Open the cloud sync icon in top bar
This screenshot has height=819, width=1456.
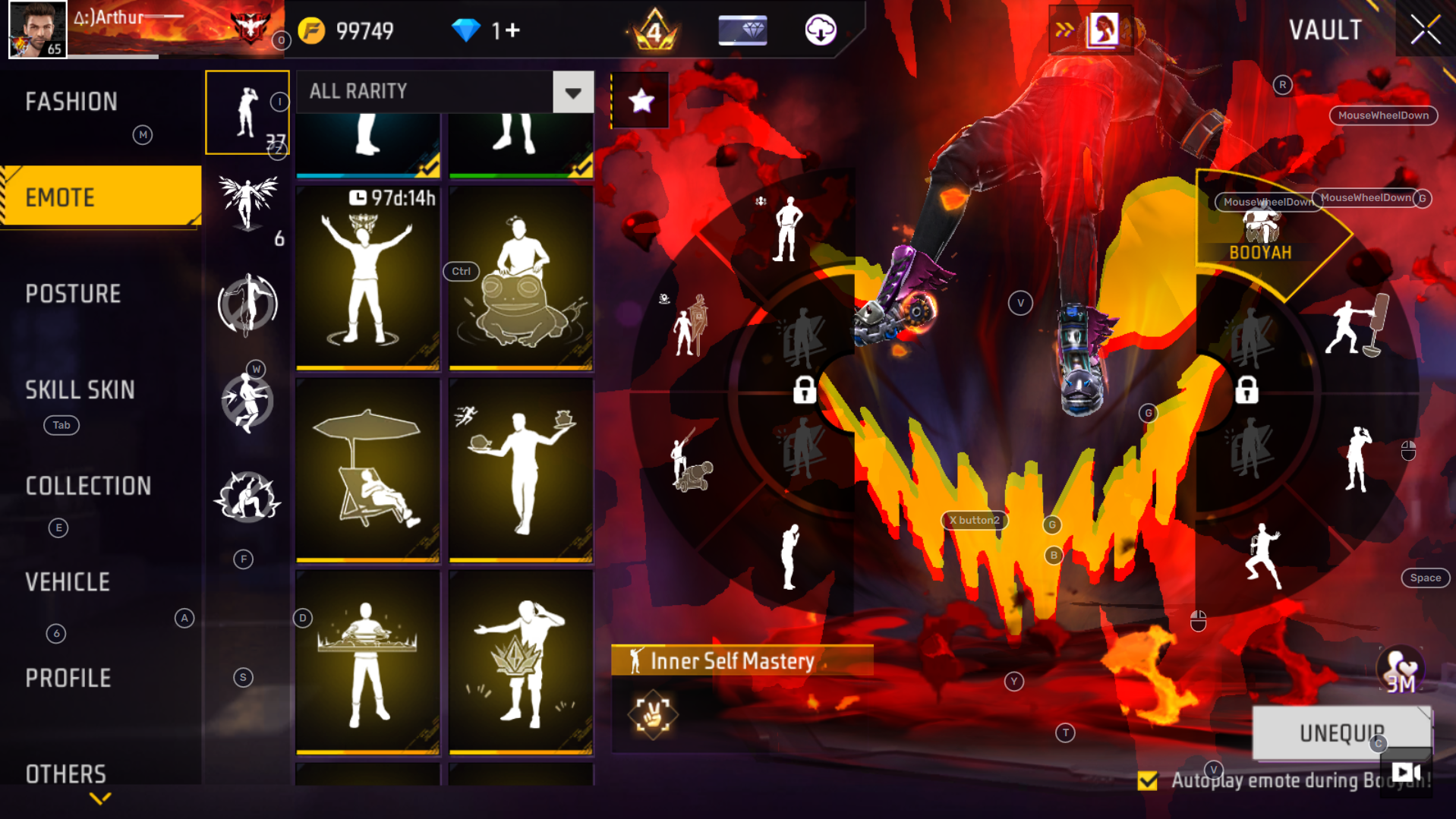pos(818,30)
